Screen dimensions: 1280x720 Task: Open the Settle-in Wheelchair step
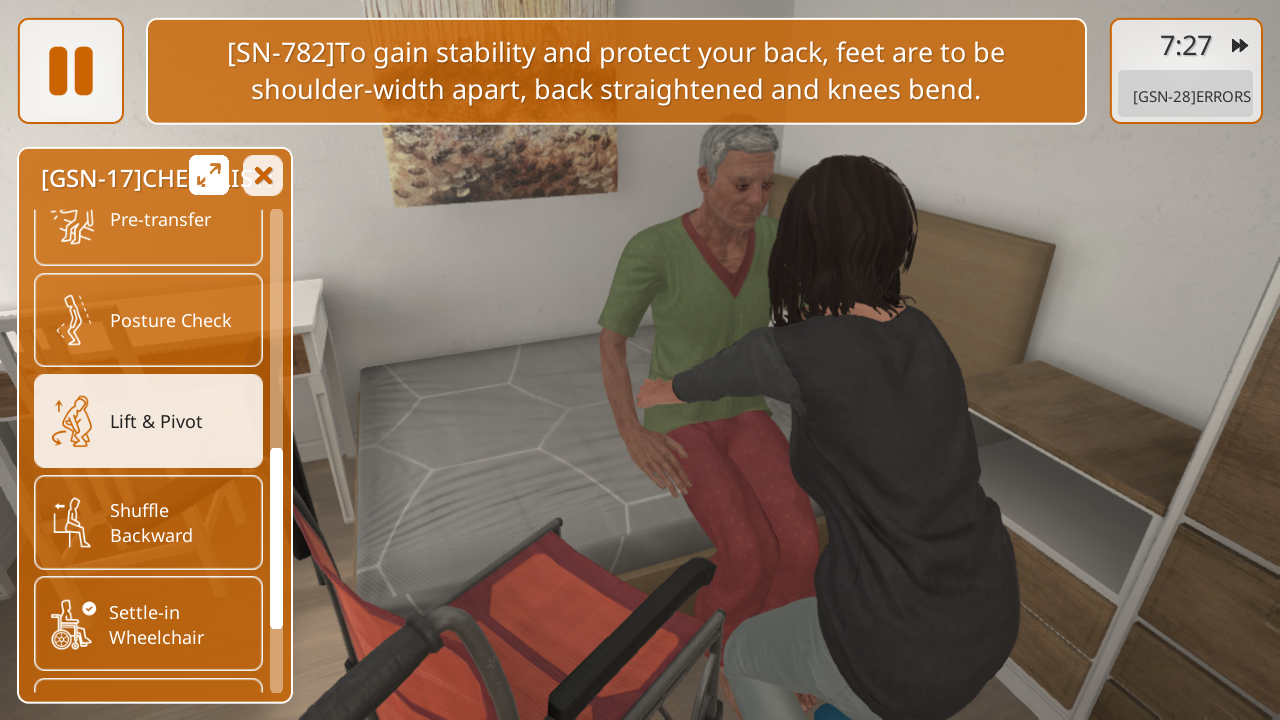(x=148, y=624)
